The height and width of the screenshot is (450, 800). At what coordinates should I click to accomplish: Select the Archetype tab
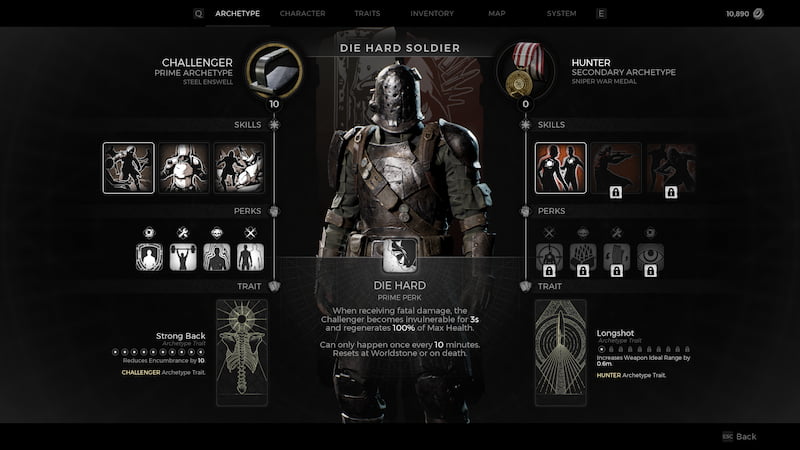(x=237, y=13)
